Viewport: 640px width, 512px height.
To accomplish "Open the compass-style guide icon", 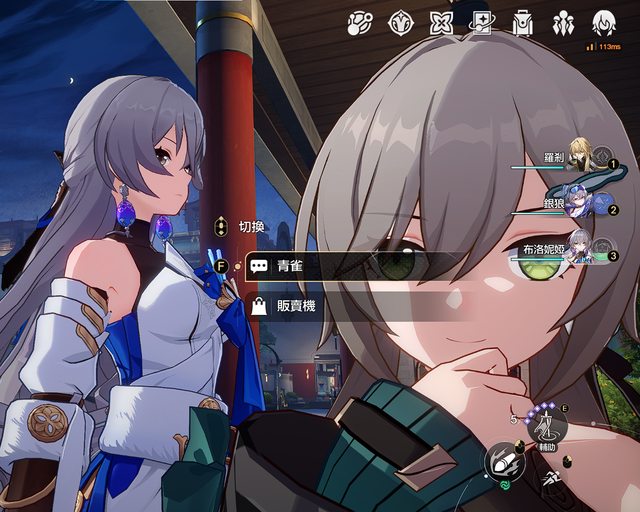I will [x=401, y=23].
